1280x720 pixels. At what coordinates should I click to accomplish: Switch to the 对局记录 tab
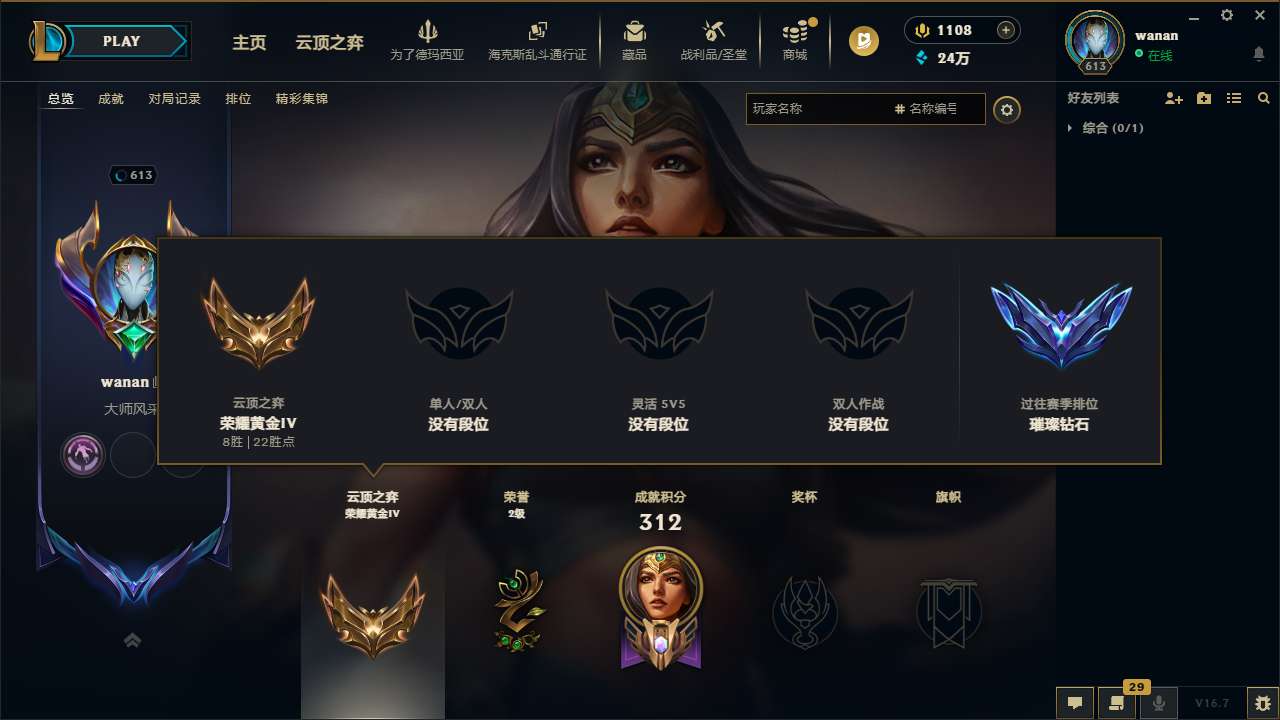point(175,99)
